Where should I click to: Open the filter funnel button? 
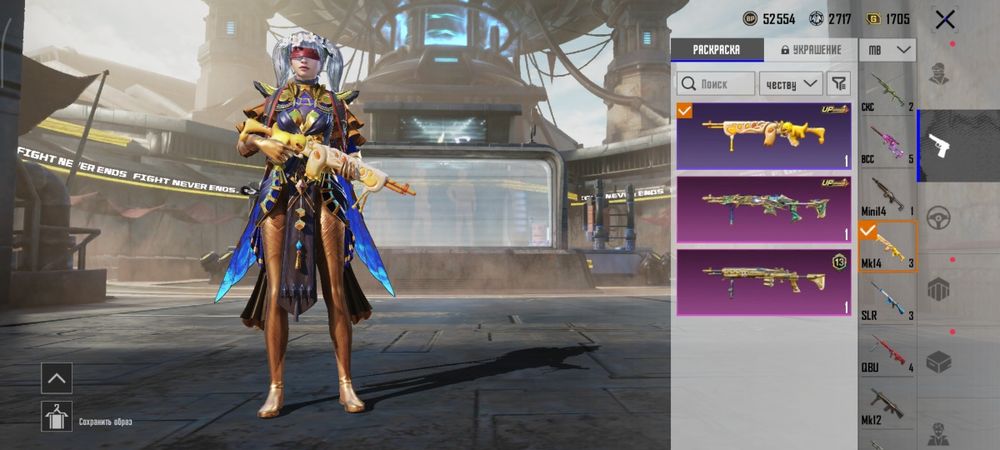pos(840,84)
